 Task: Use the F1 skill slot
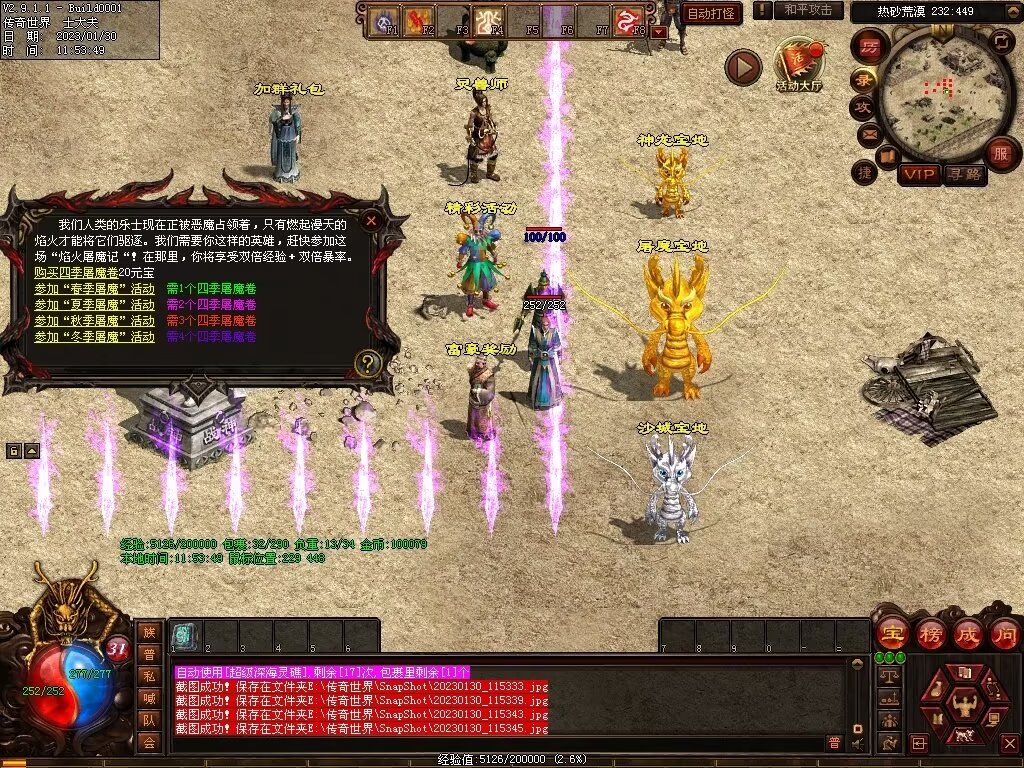coord(385,21)
